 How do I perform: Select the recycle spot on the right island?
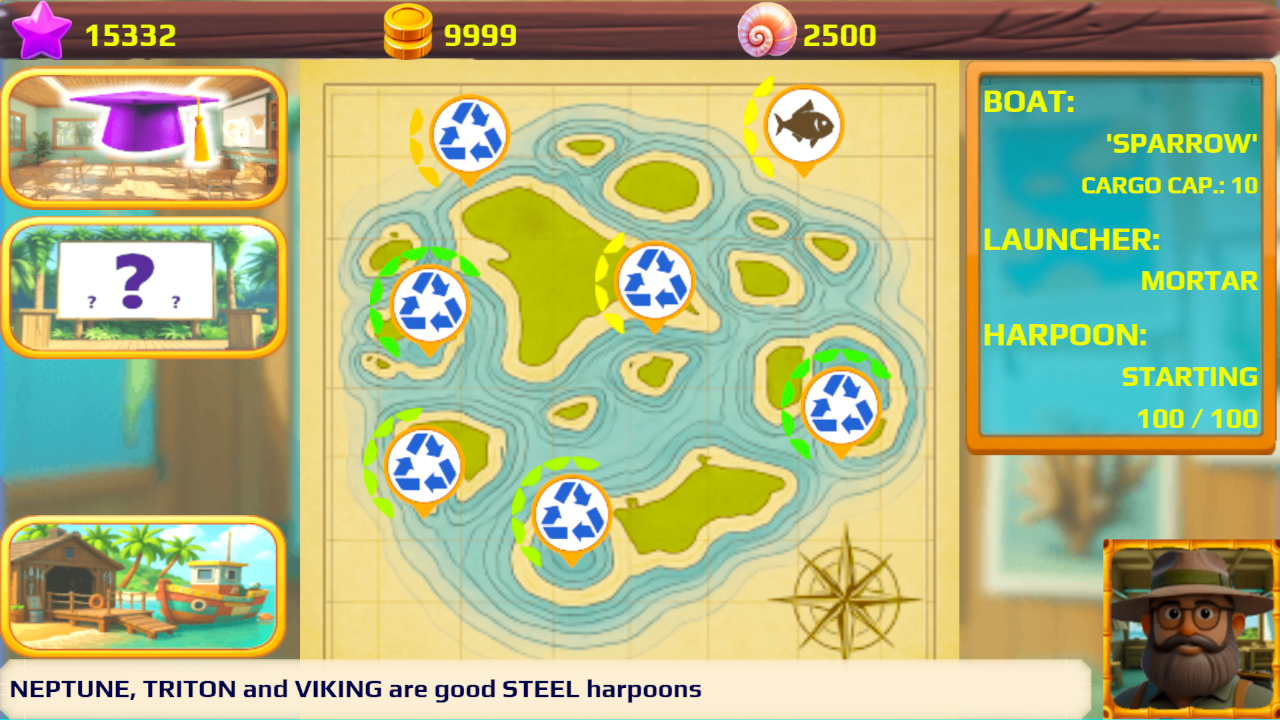point(840,407)
